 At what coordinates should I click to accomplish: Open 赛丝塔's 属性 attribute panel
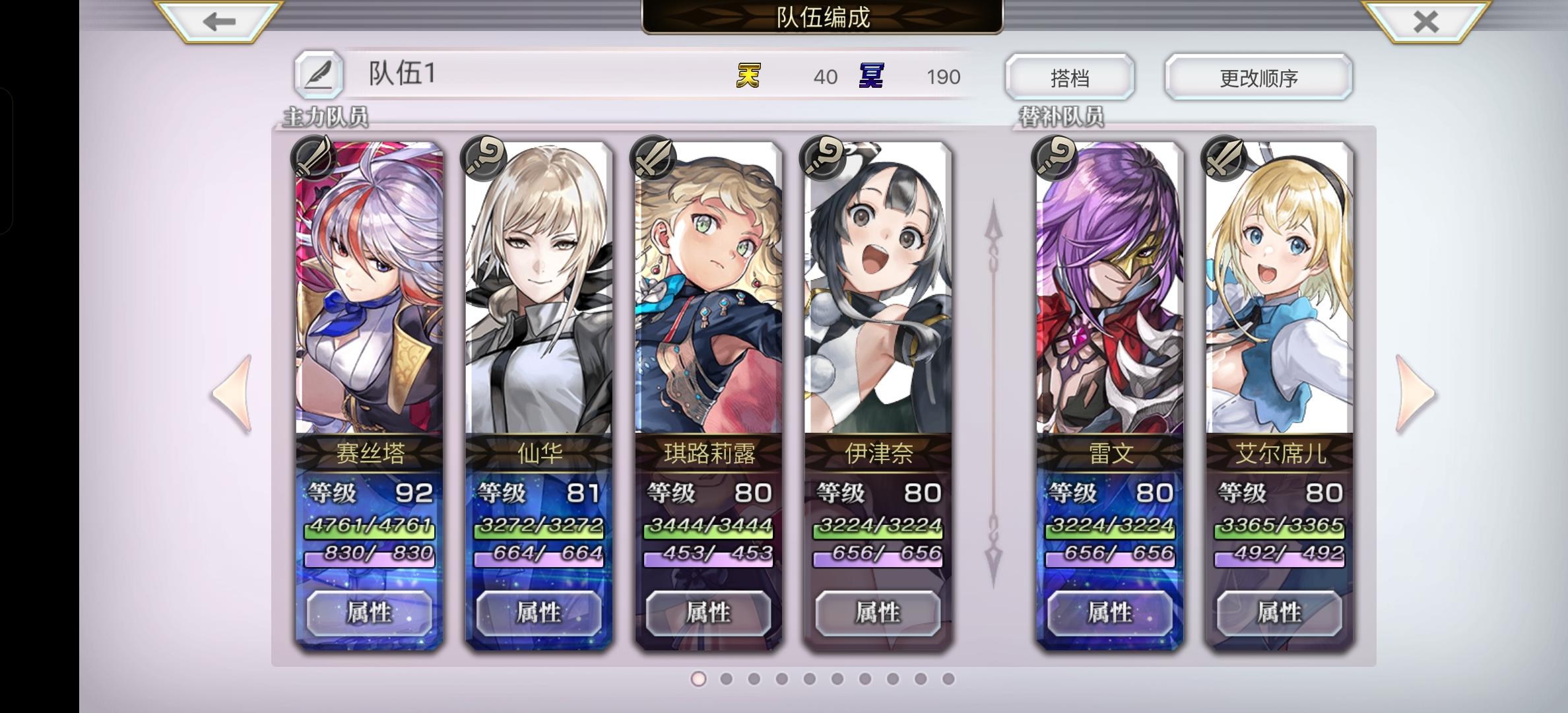point(370,613)
